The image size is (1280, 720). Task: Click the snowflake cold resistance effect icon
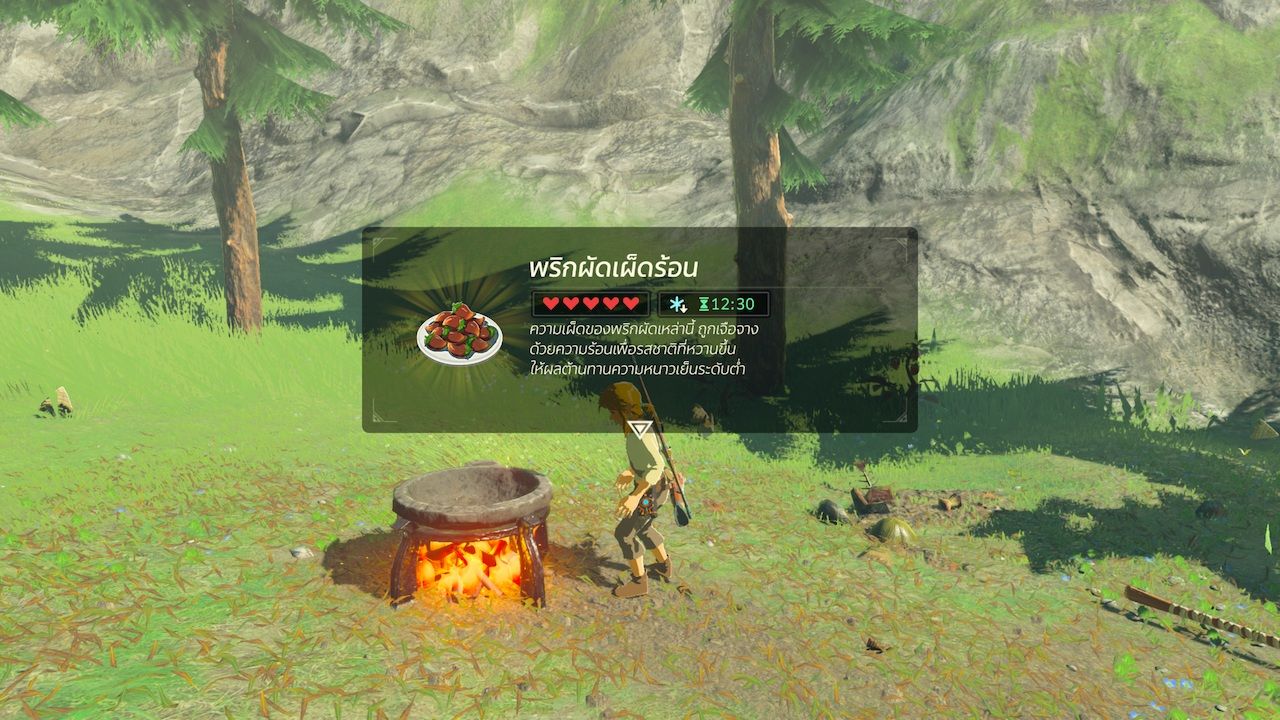[676, 303]
